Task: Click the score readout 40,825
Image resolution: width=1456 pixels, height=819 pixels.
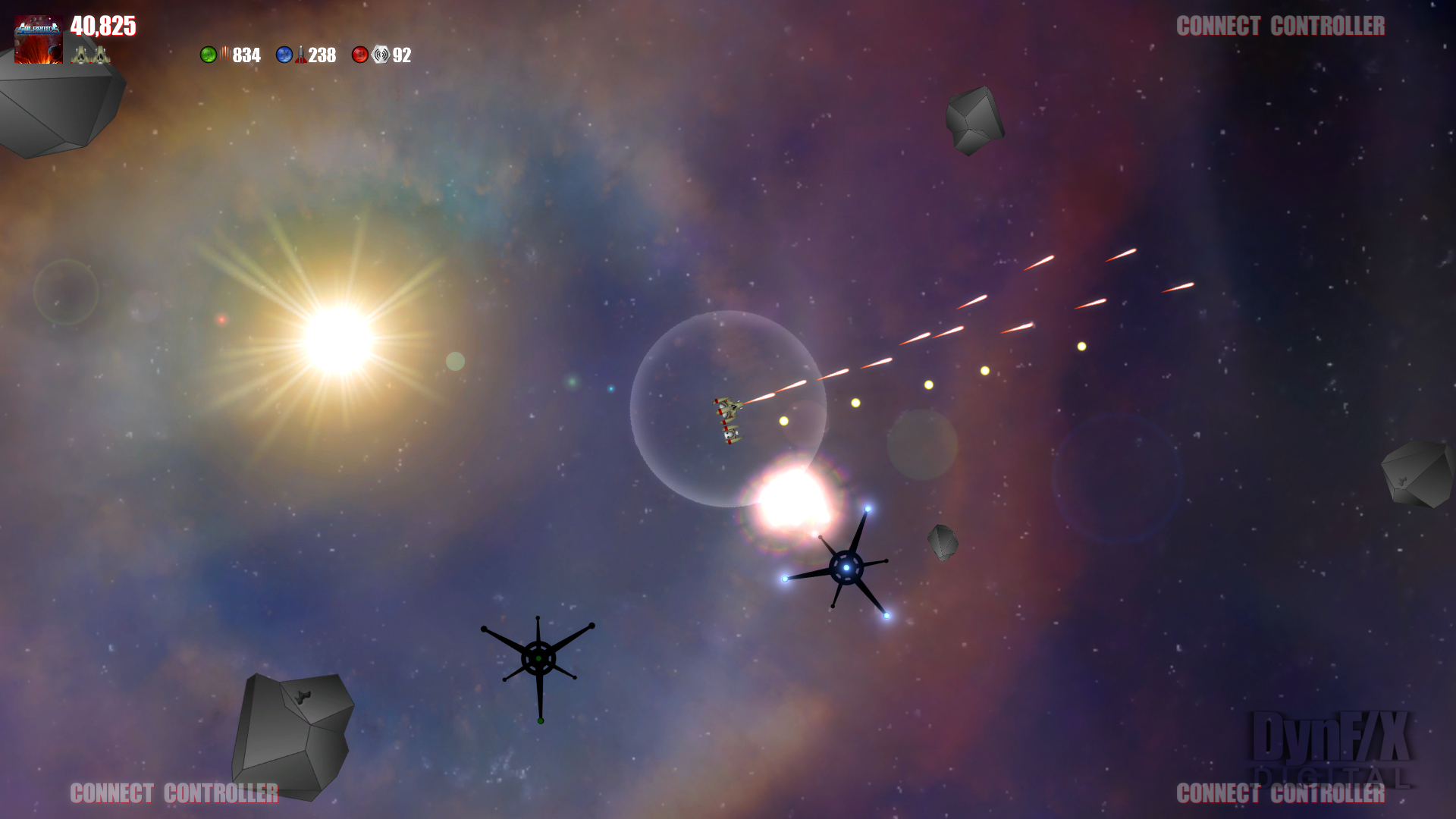Action: coord(103,27)
